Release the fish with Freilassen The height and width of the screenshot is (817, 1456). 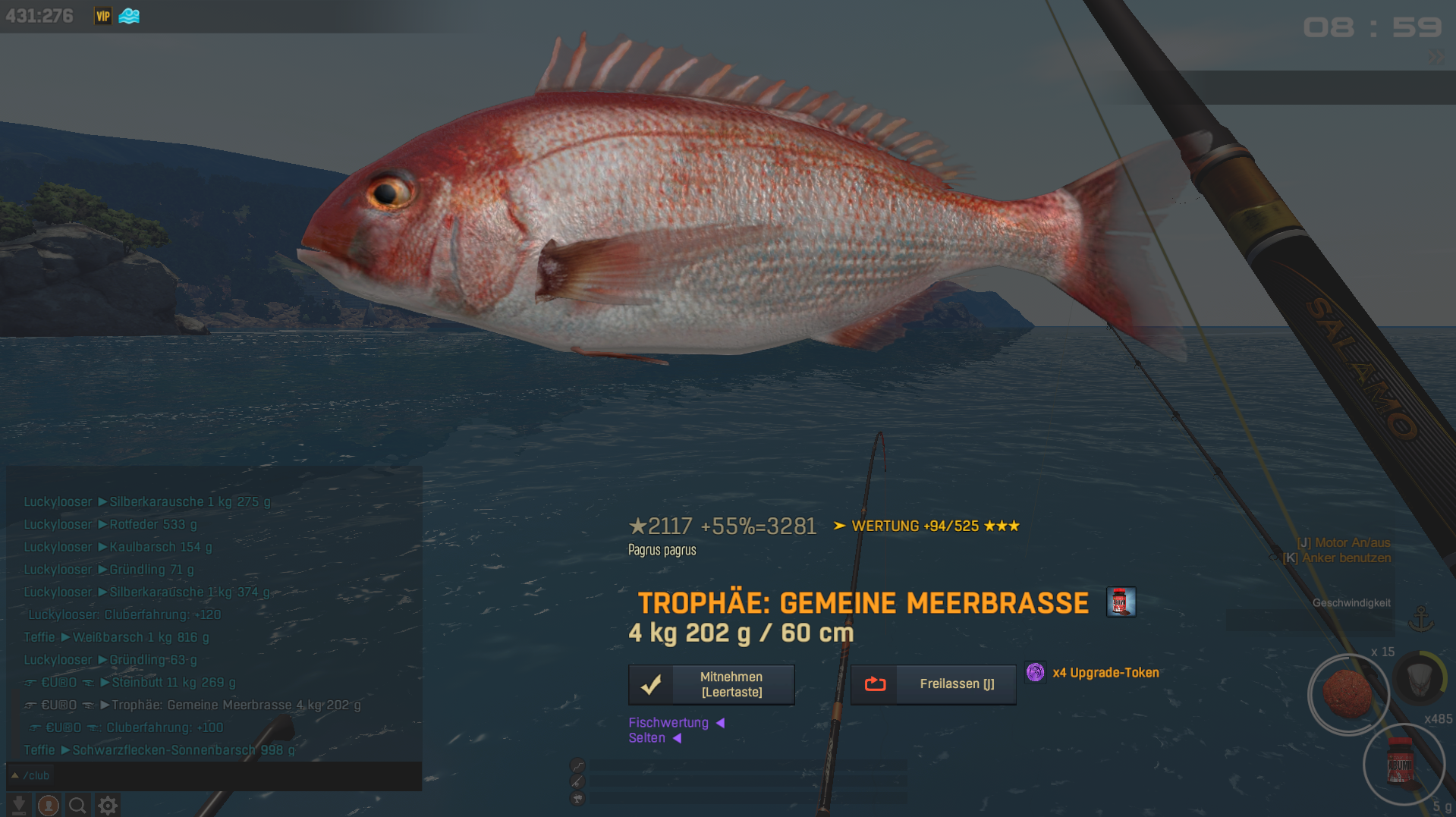pyautogui.click(x=933, y=684)
